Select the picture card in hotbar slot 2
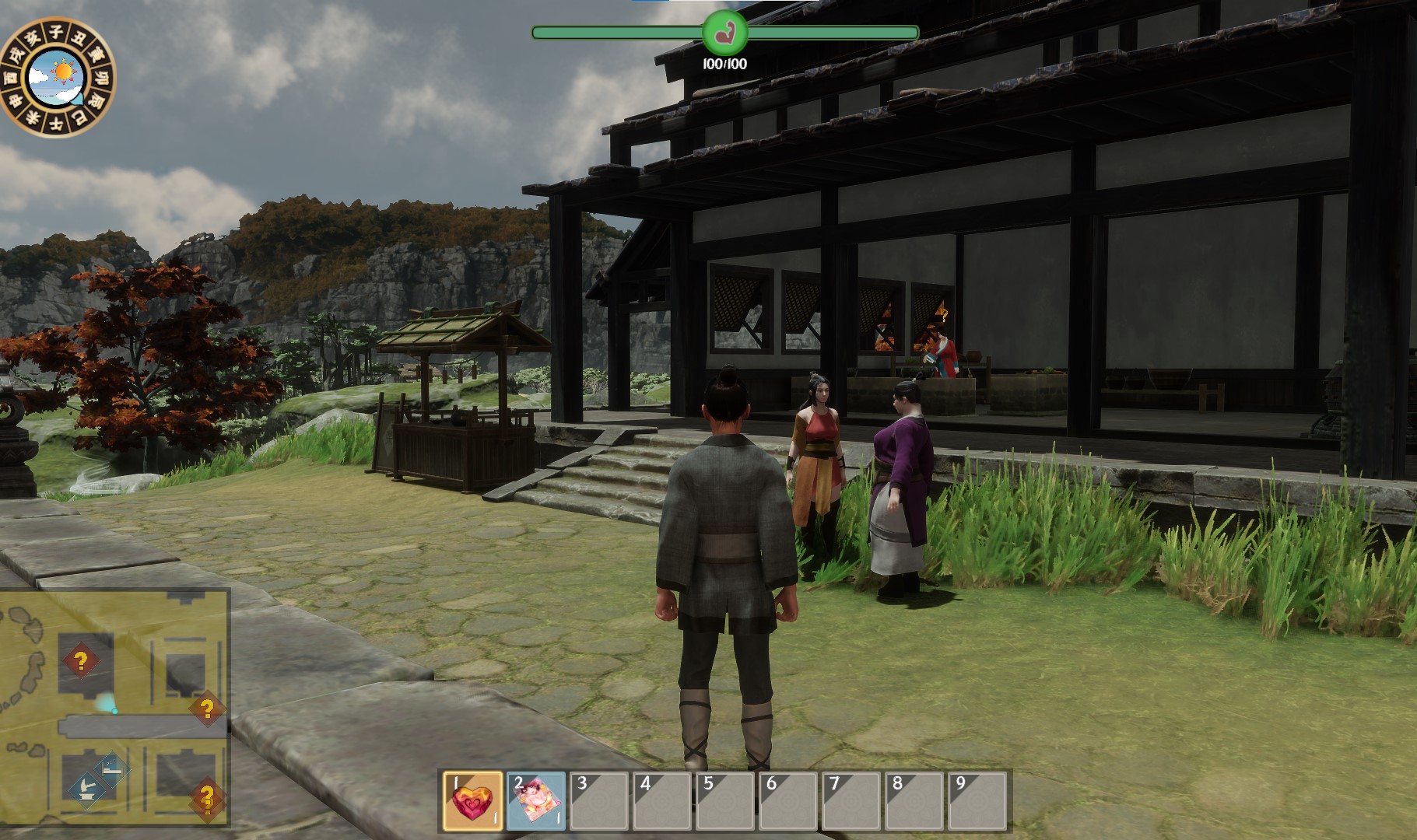The image size is (1417, 840). [535, 800]
